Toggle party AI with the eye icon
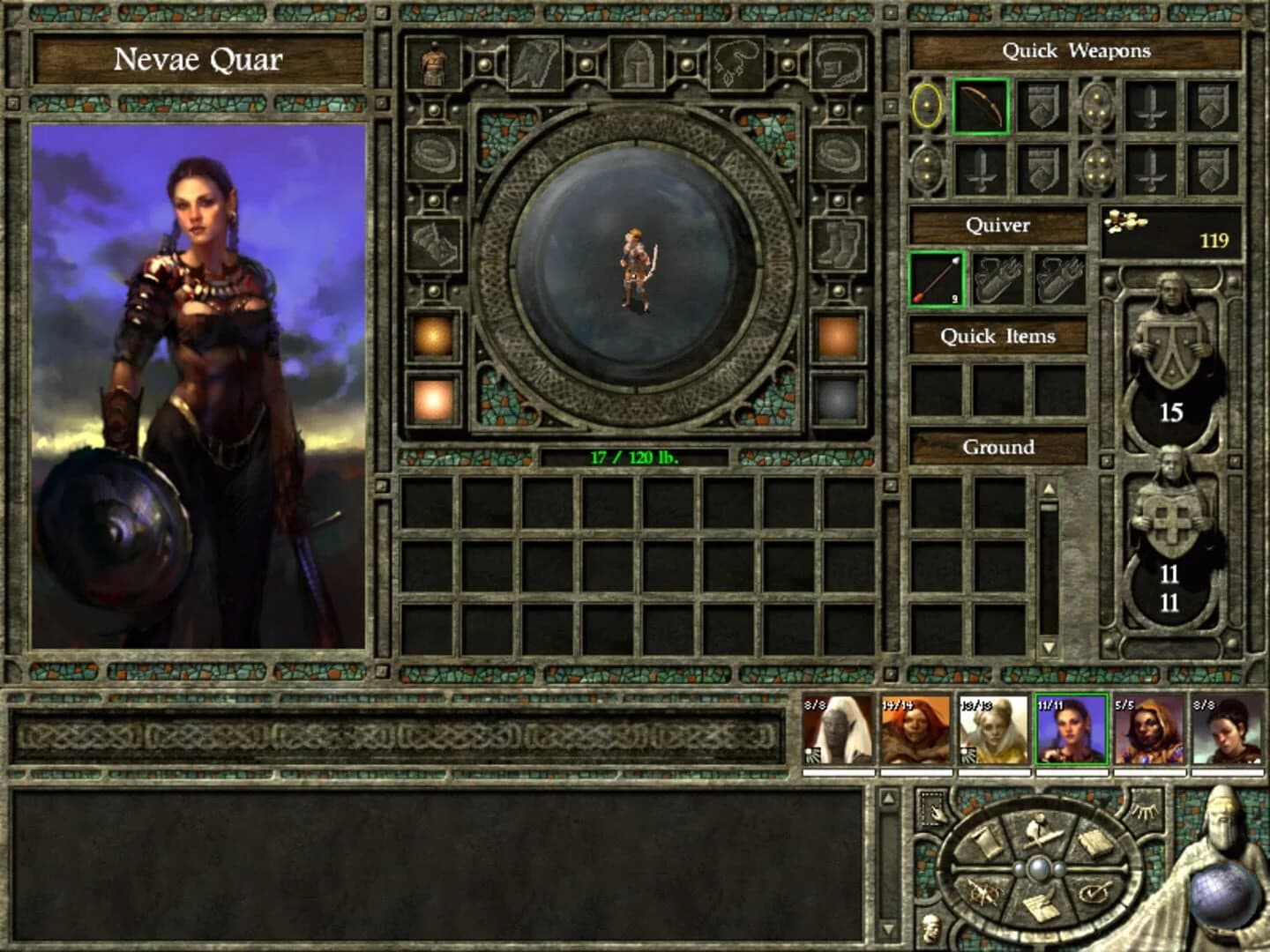 (x=1144, y=809)
